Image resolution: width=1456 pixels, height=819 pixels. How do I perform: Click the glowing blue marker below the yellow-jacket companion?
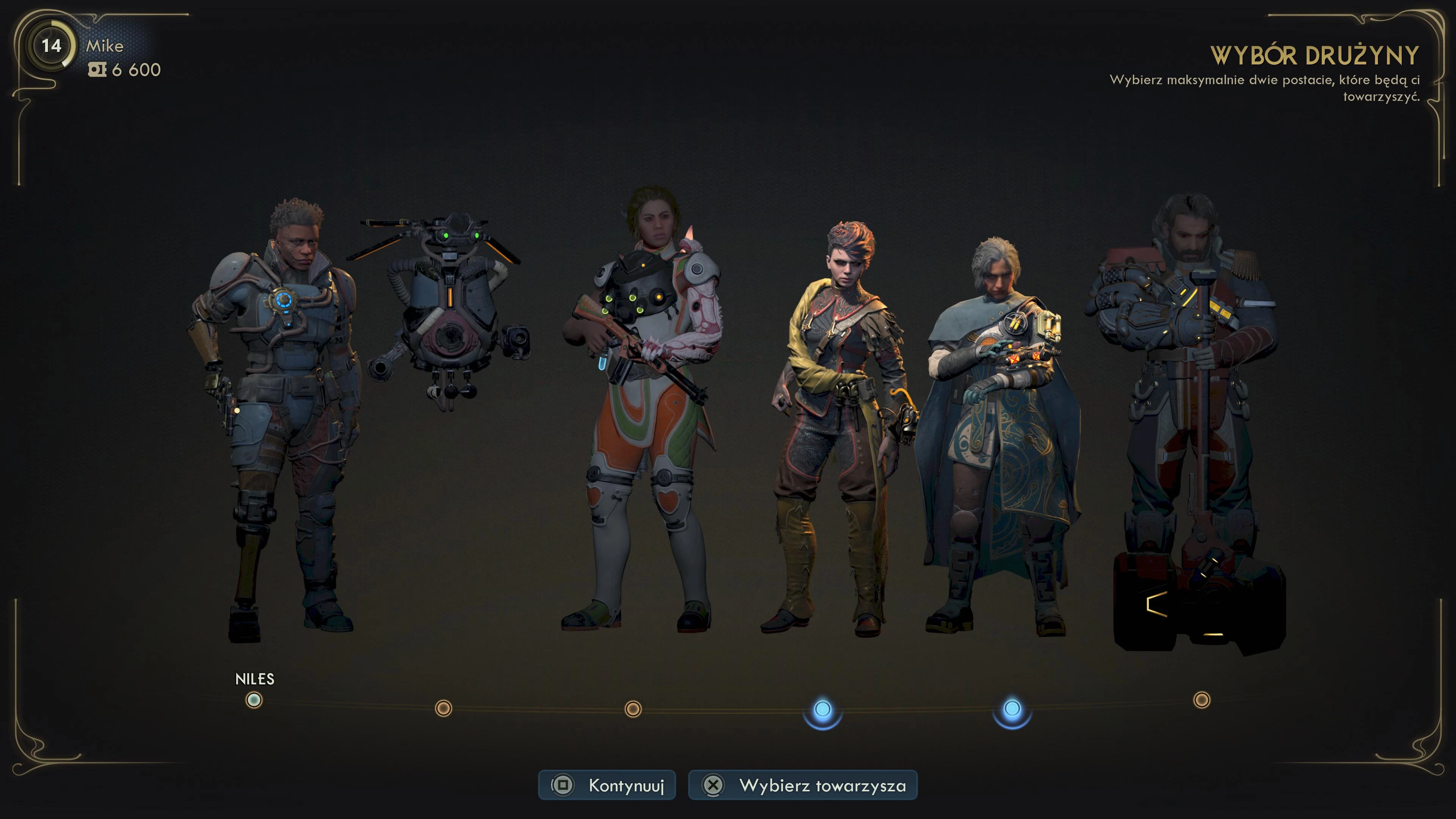822,709
